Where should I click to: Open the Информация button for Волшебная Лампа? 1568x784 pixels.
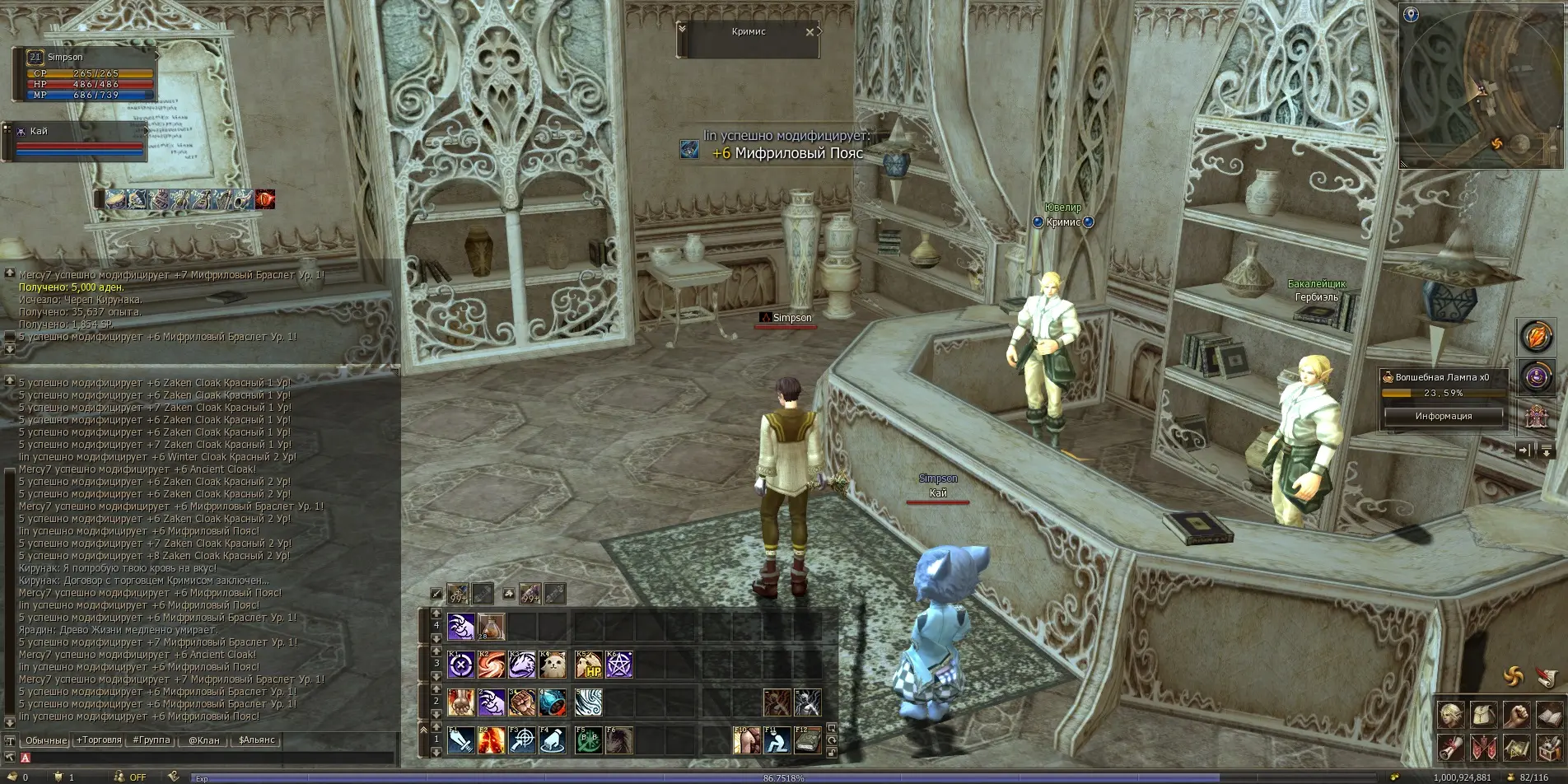click(1443, 416)
